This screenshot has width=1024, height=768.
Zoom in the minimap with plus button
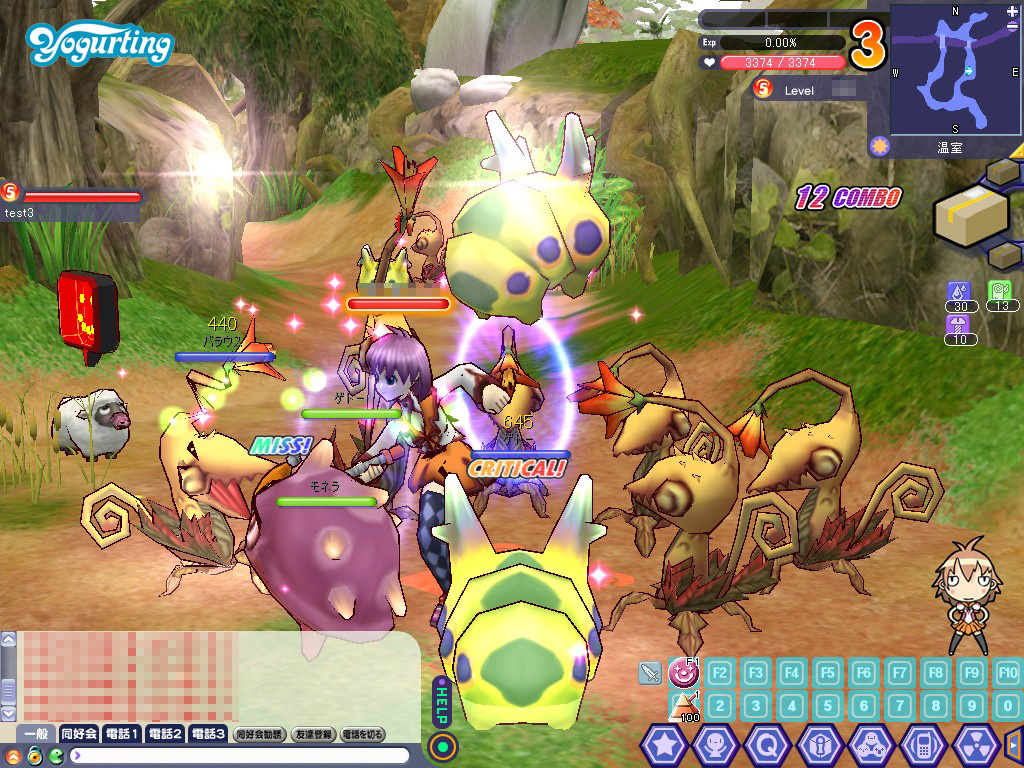pos(1013,11)
